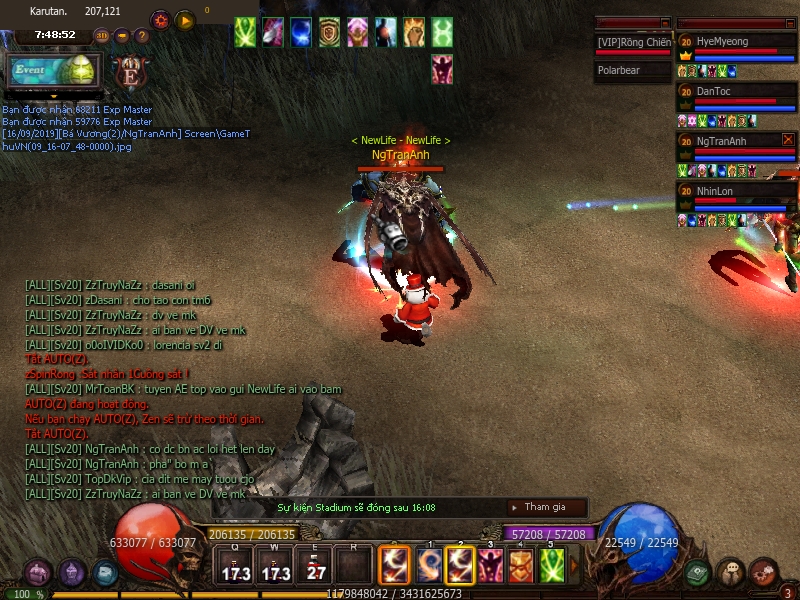Open the speech bubble face menu button

[731, 572]
